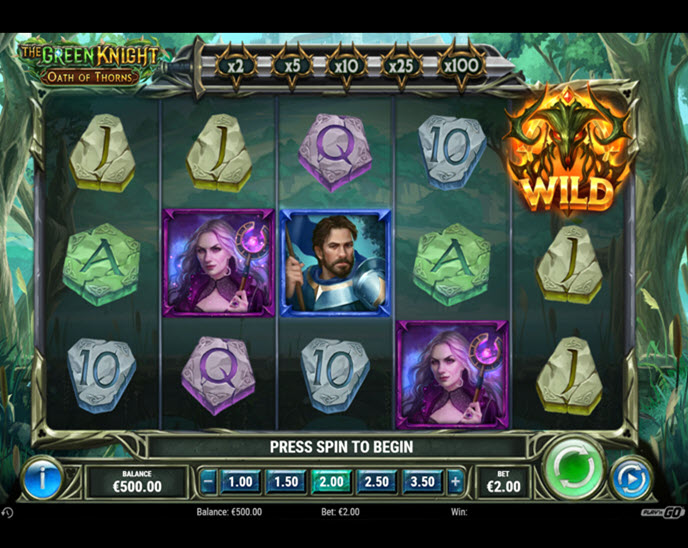
Task: Switch the bet to 3.50
Action: pyautogui.click(x=424, y=481)
